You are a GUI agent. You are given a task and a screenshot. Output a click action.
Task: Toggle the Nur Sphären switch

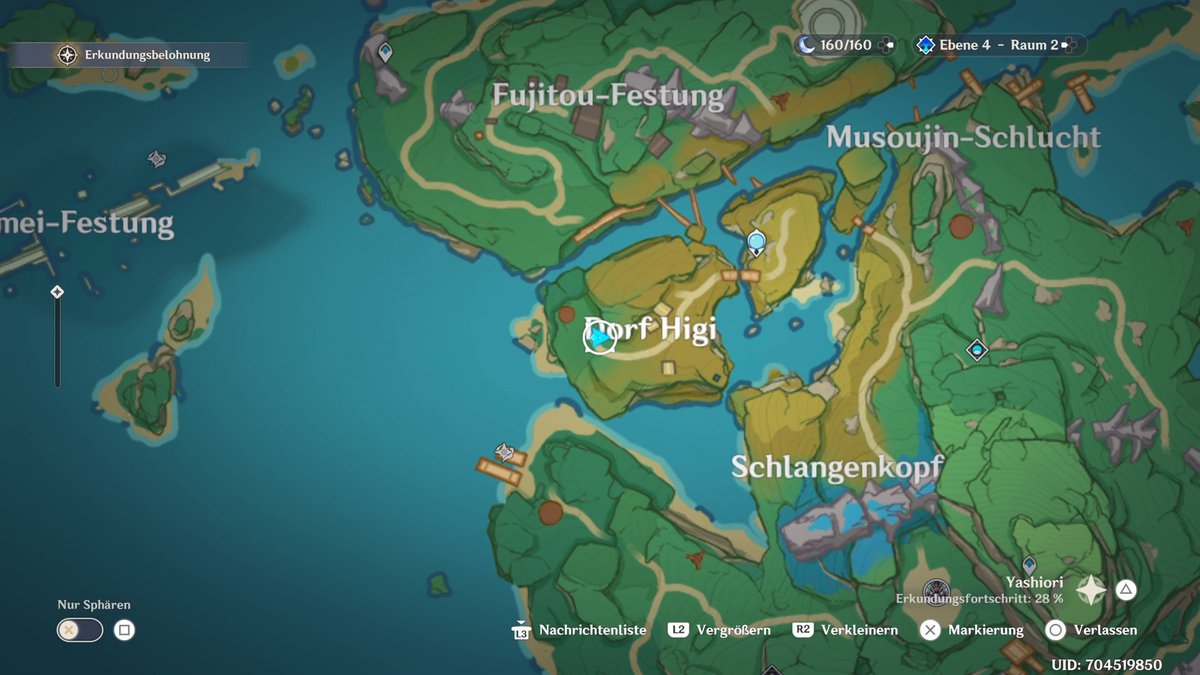[80, 630]
